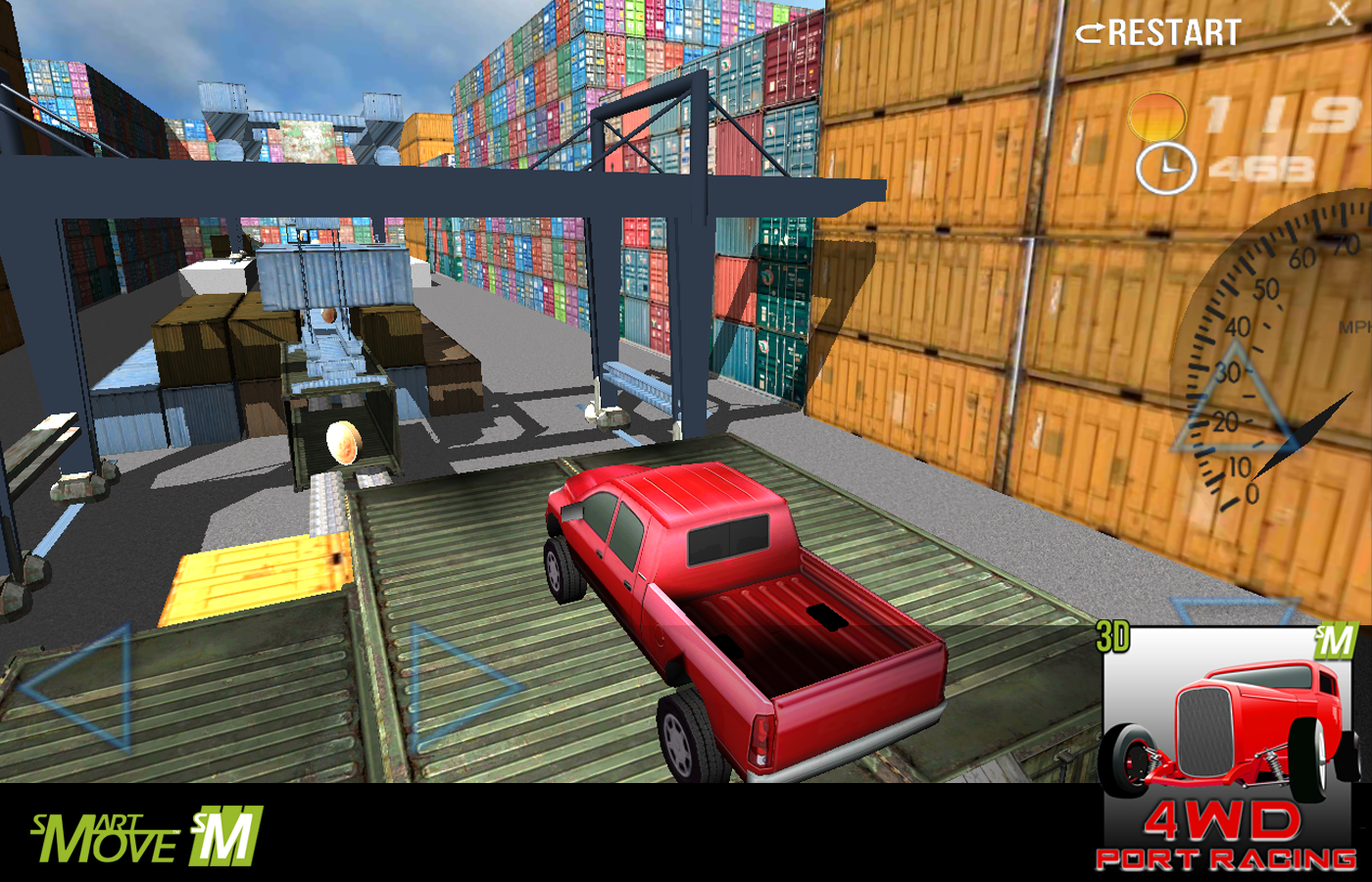The image size is (1372, 882).
Task: Open the Smart Move logo link
Action: click(x=147, y=837)
